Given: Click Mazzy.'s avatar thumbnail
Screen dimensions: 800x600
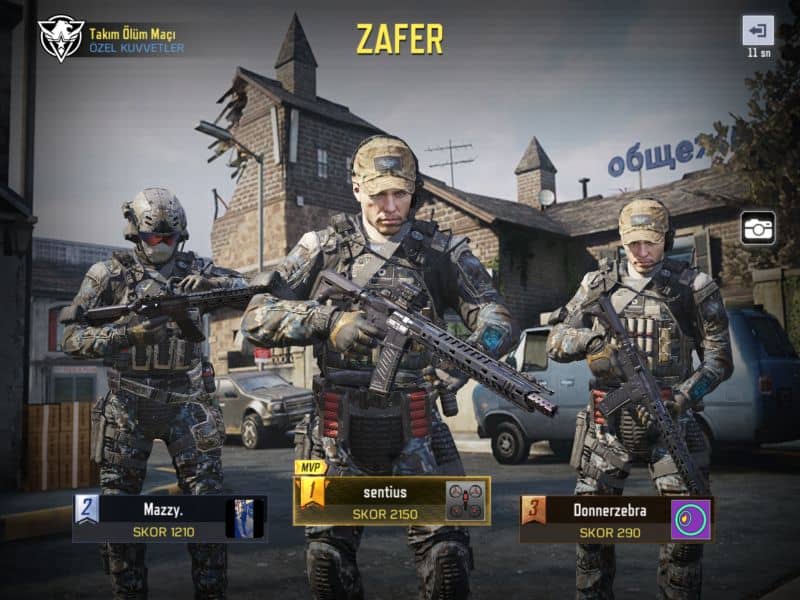Looking at the screenshot, I should (x=244, y=519).
